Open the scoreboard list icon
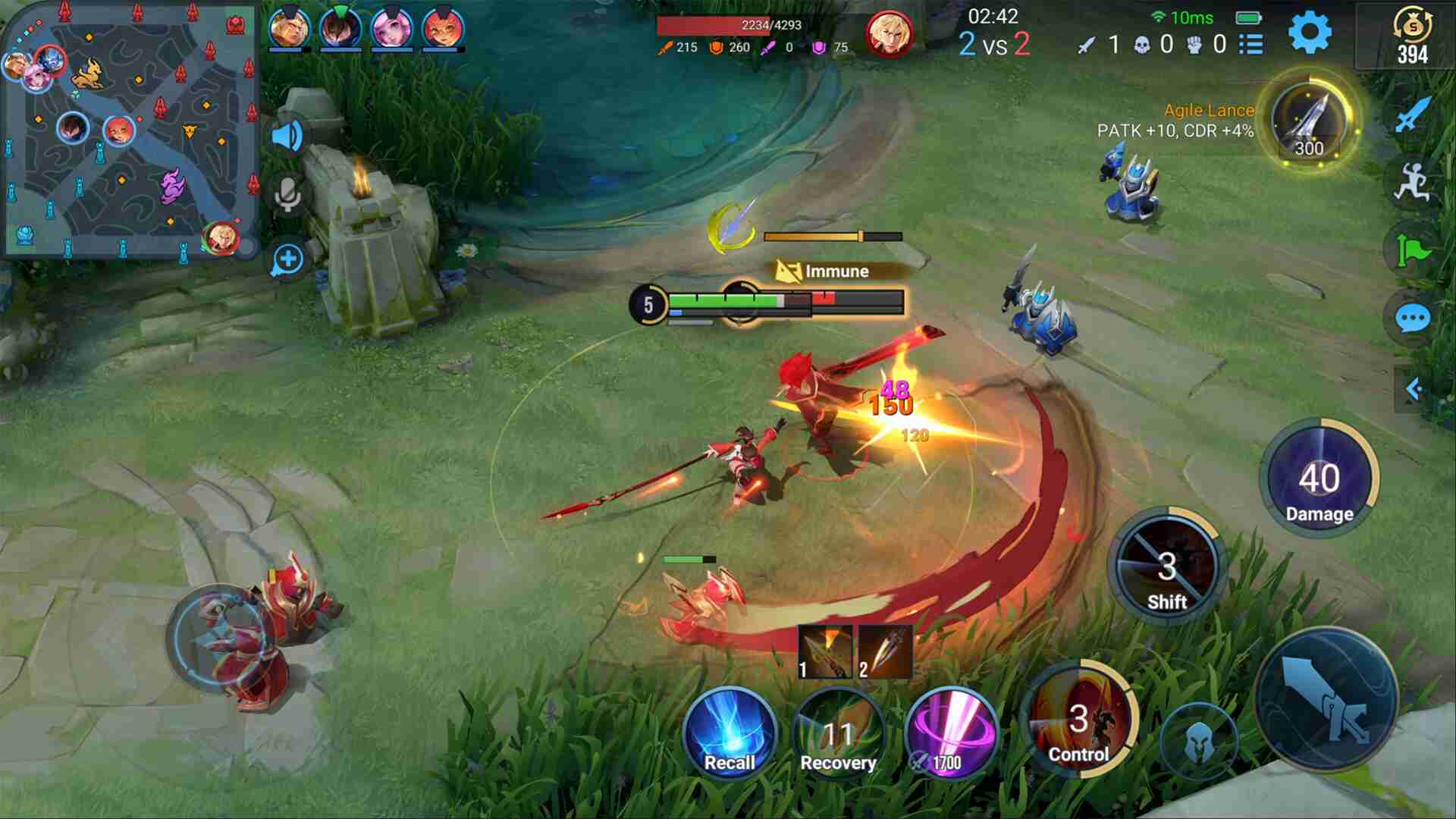This screenshot has width=1456, height=819. pyautogui.click(x=1251, y=45)
